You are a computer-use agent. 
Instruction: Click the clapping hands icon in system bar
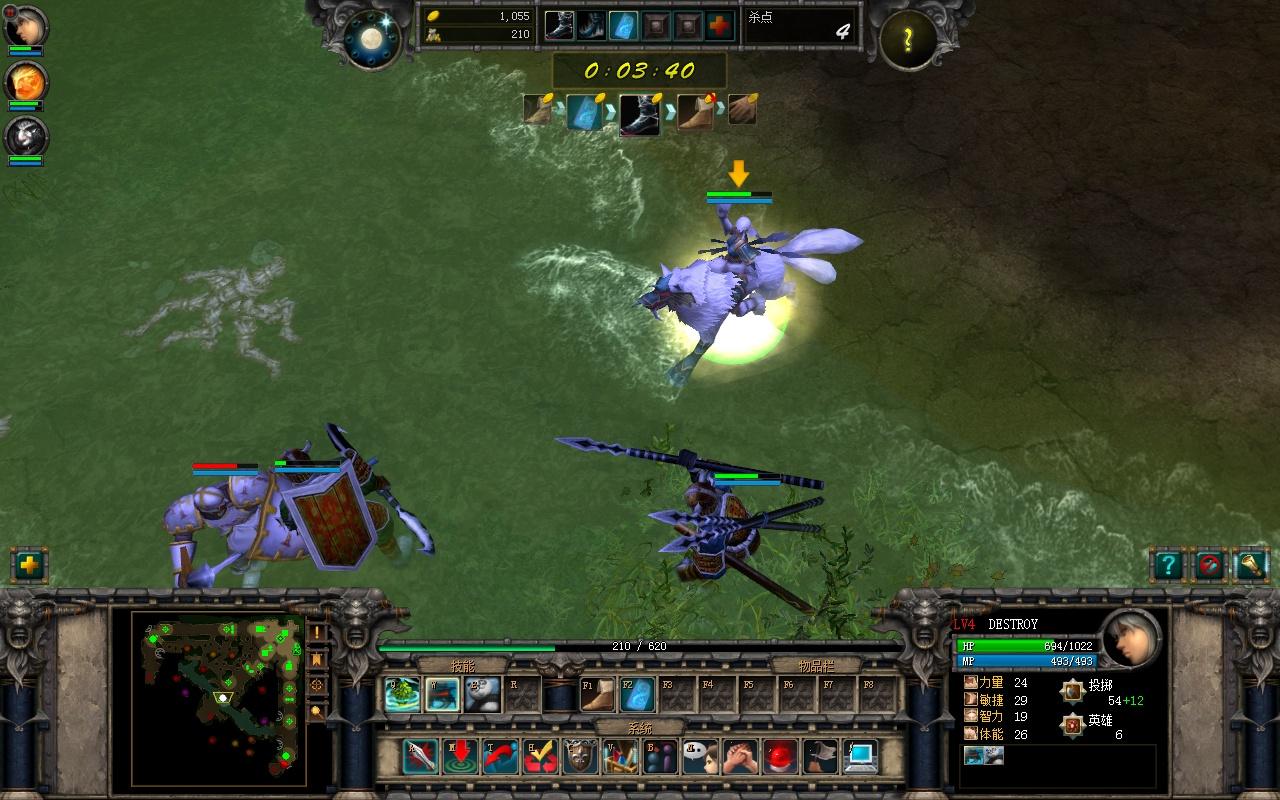pyautogui.click(x=739, y=755)
